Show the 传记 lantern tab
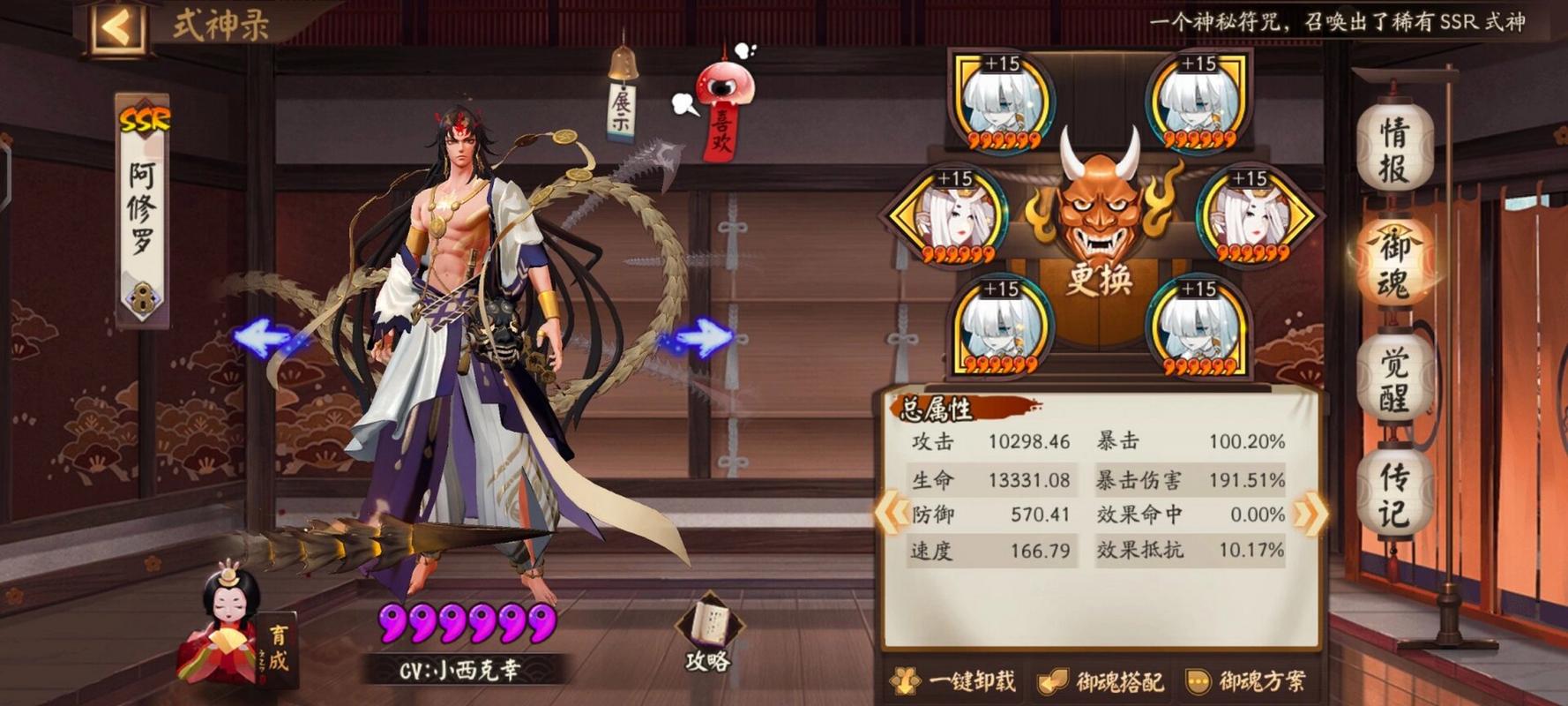This screenshot has height=706, width=1568. click(1394, 494)
